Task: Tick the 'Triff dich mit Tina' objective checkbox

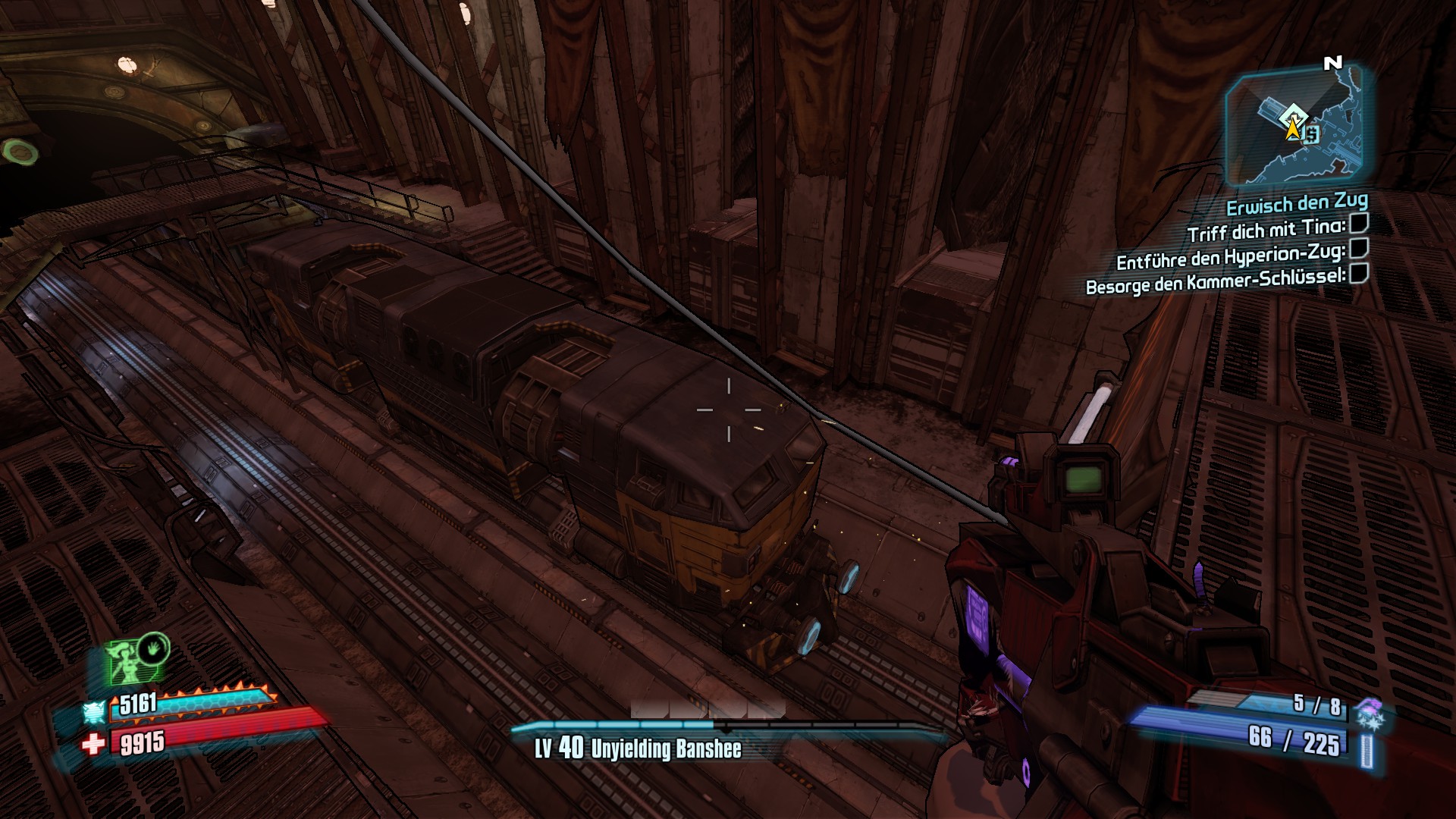Action: (1358, 224)
